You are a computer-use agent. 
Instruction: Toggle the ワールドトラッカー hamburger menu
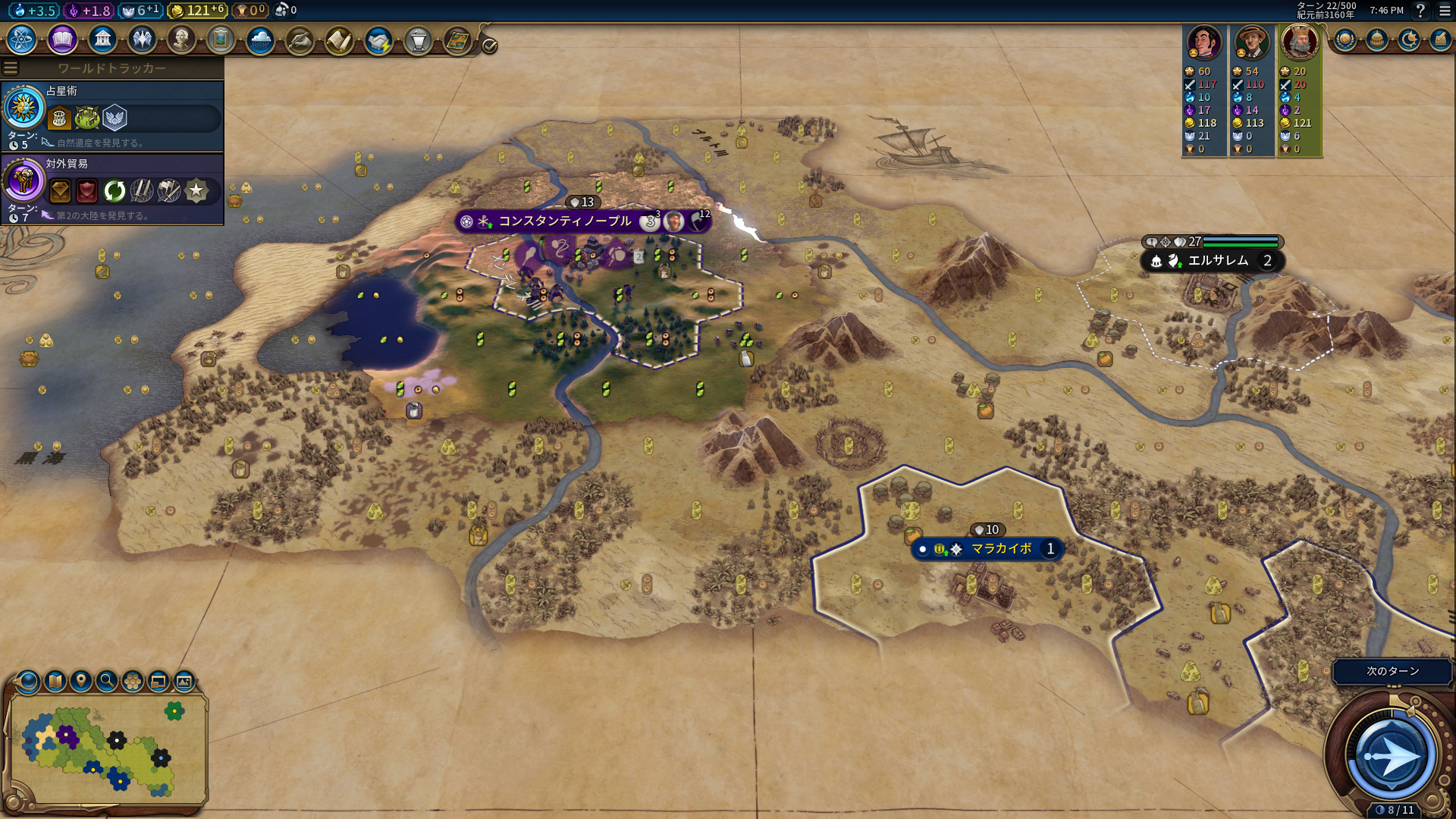click(11, 68)
